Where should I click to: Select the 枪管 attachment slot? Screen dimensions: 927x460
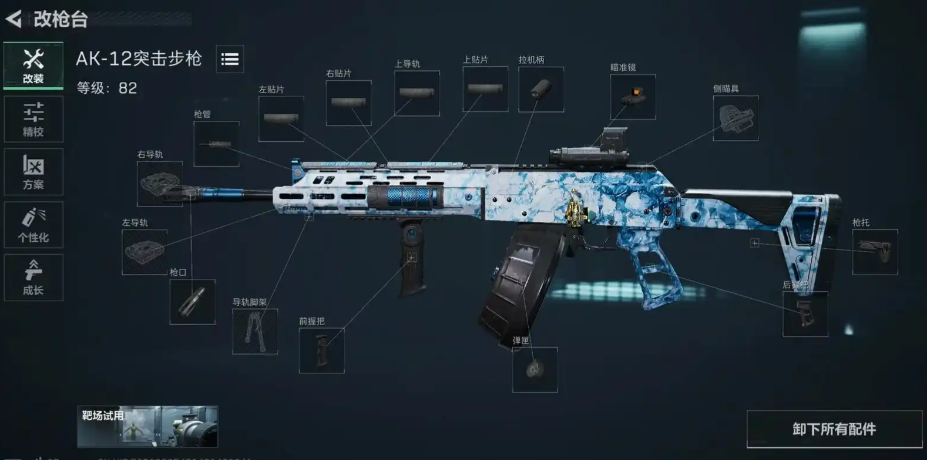click(x=216, y=144)
